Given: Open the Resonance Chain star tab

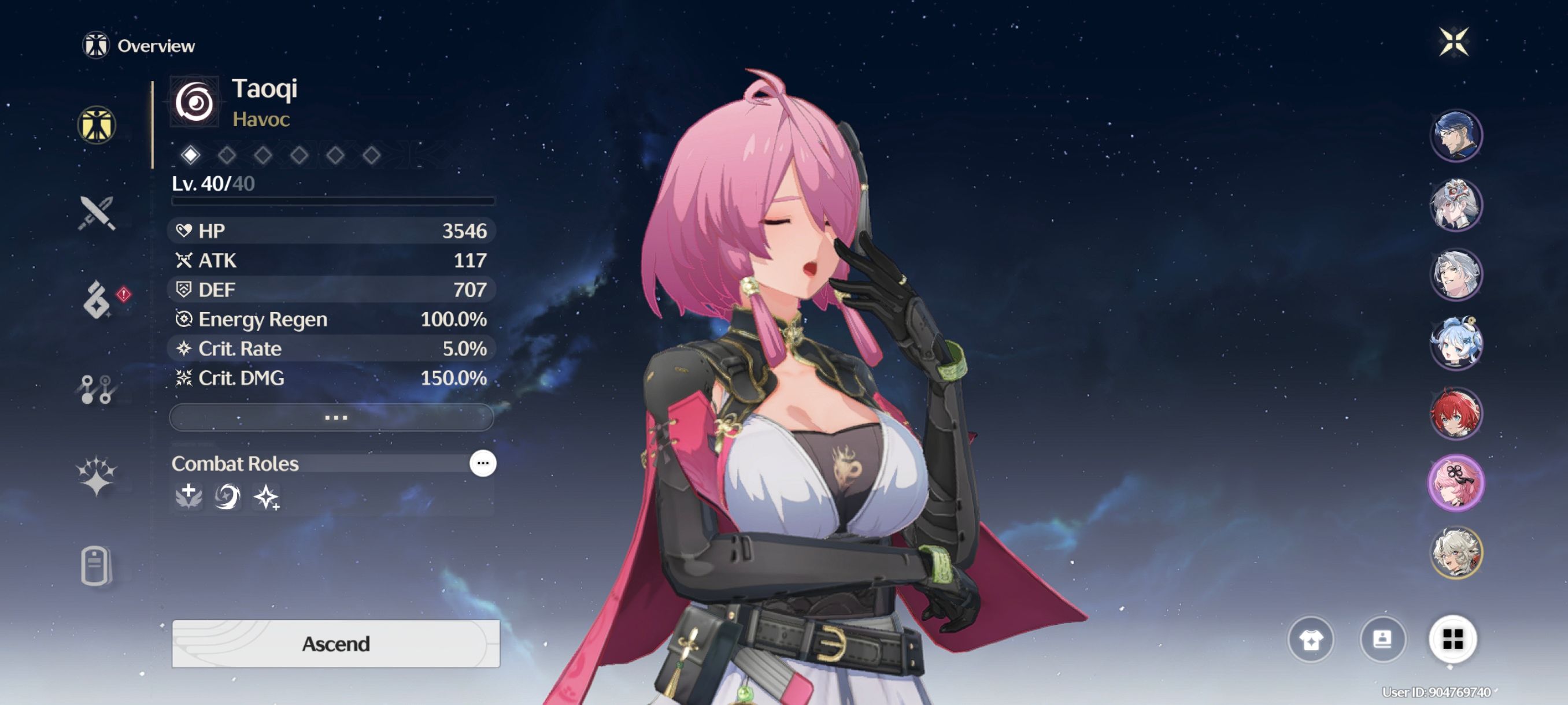Looking at the screenshot, I should click(97, 475).
